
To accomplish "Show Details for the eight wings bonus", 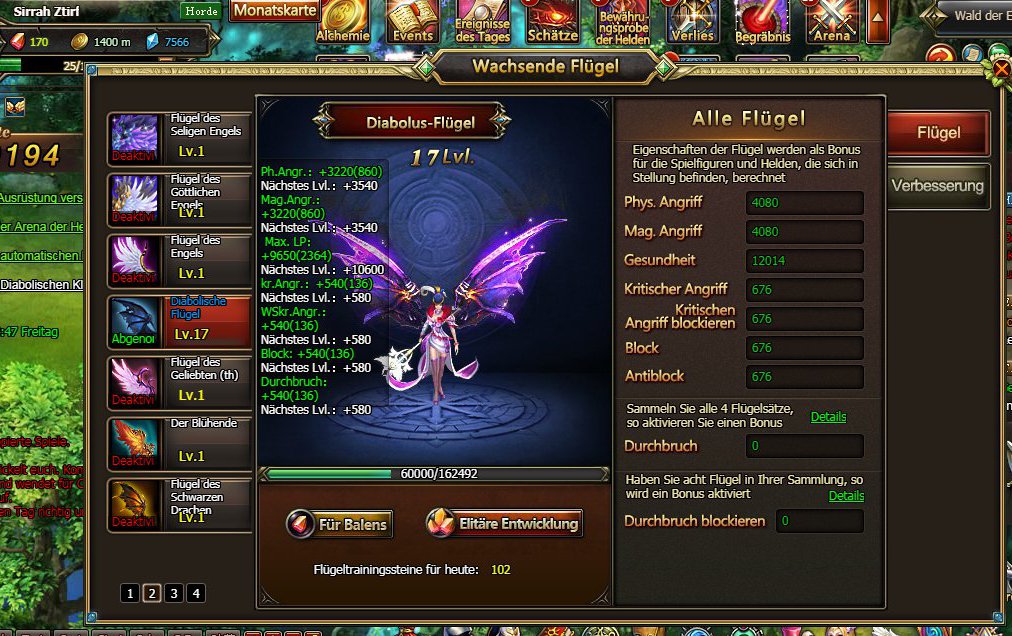I will [846, 496].
